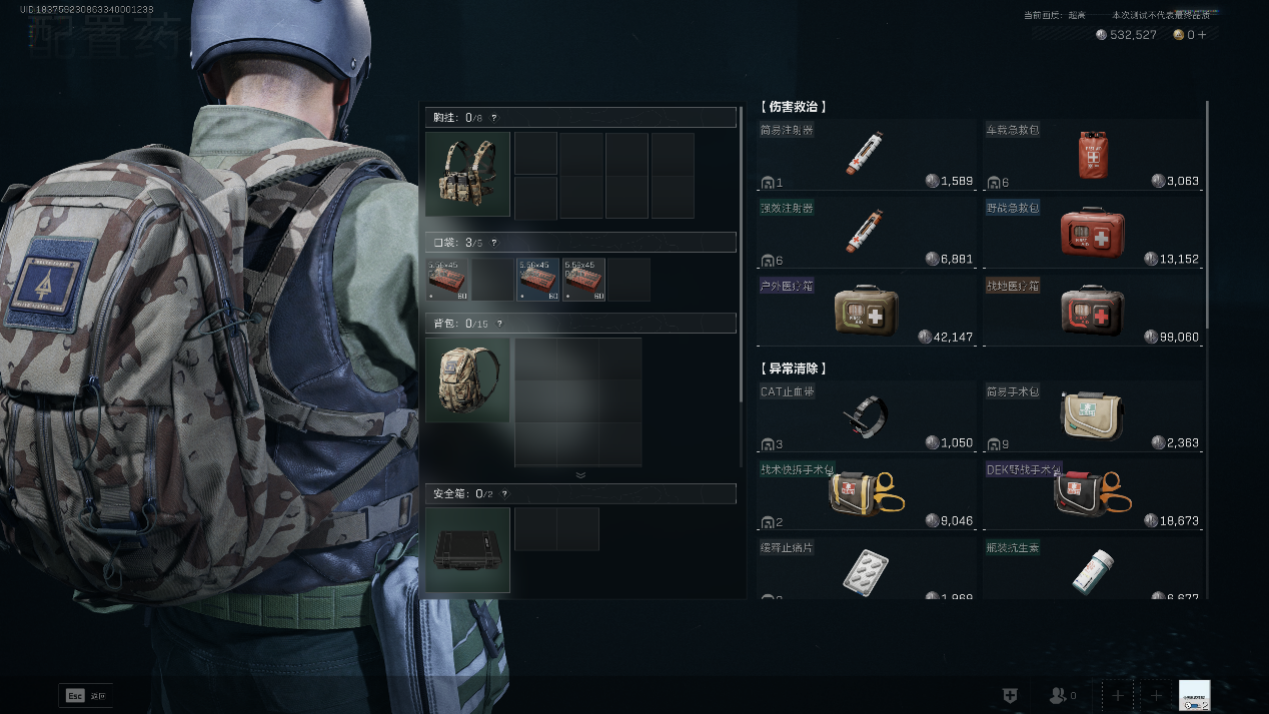Open the secure container case slot
Image resolution: width=1269 pixels, height=714 pixels.
click(467, 549)
